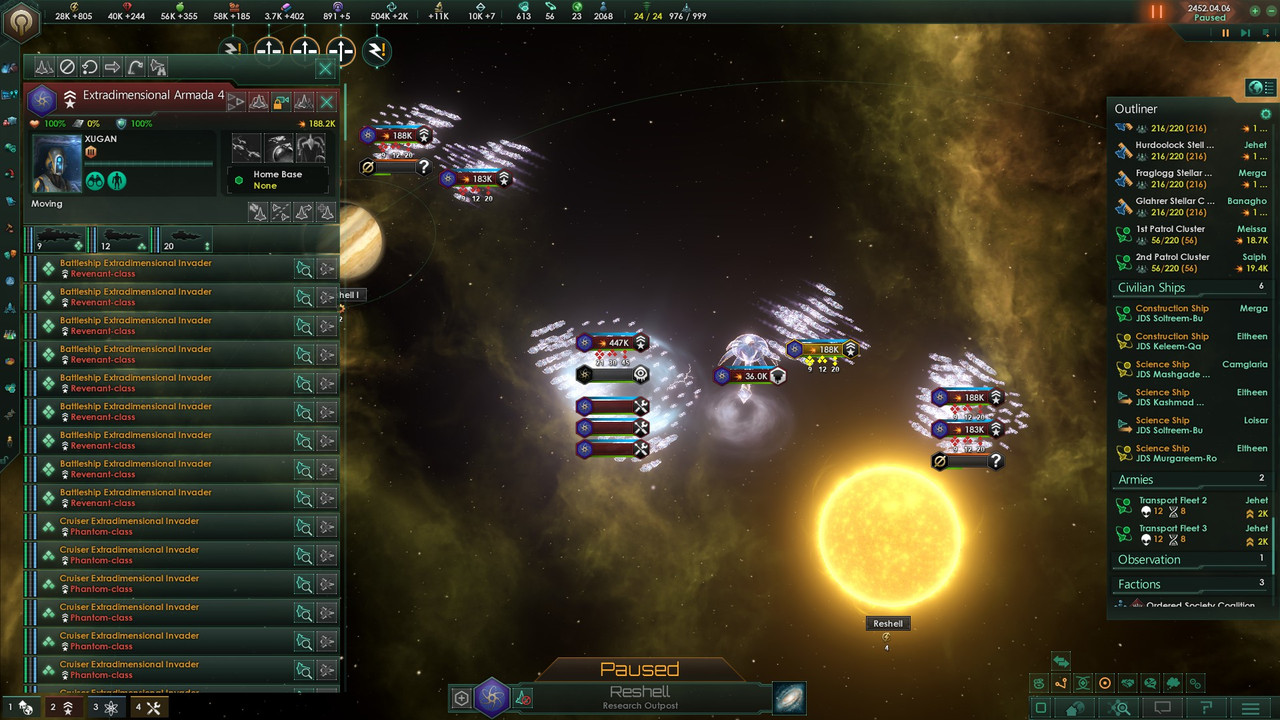Toggle the fleet camera lock icon
The image size is (1280, 720).
coord(281,101)
